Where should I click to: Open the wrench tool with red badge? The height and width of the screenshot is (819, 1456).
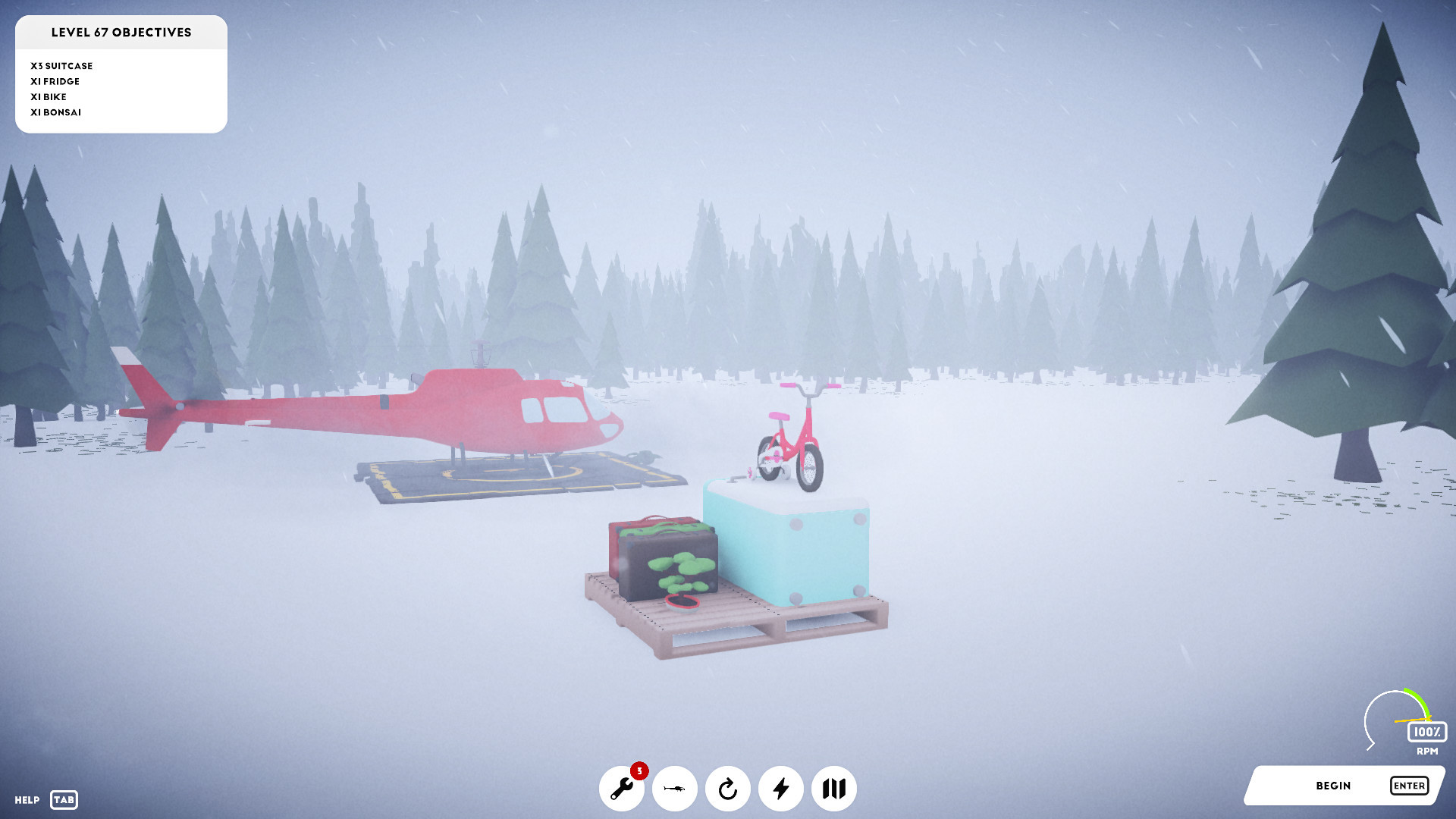622,789
